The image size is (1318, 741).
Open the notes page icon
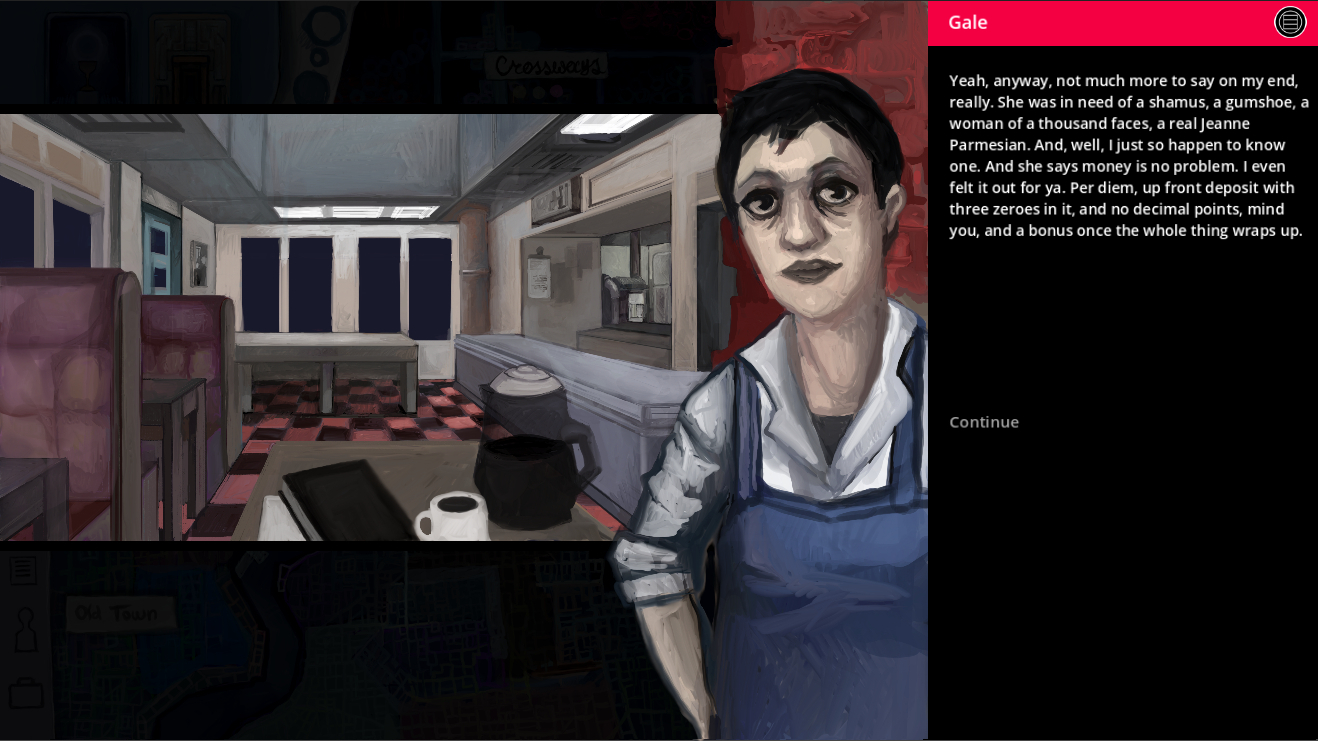[x=23, y=571]
